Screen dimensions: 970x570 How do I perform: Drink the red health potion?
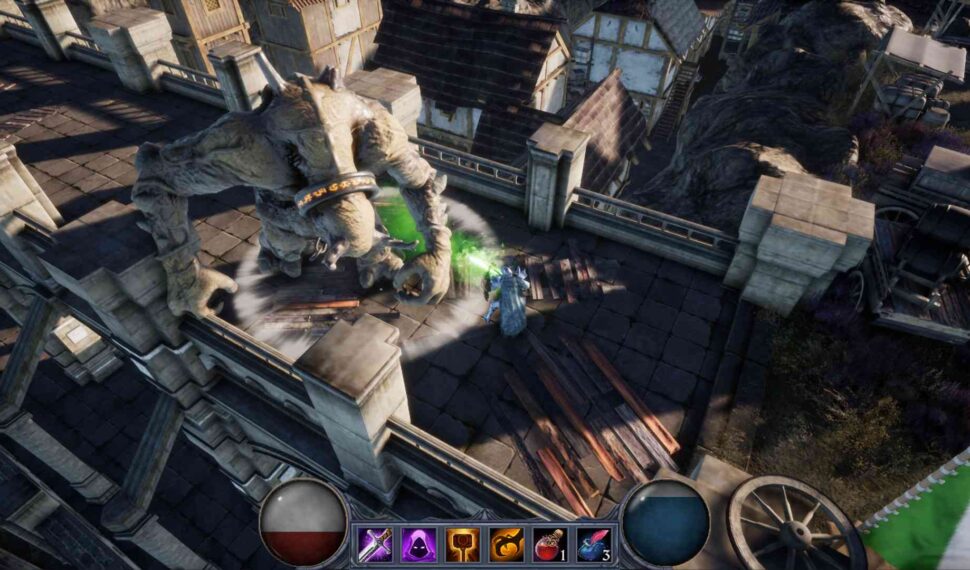tap(549, 544)
